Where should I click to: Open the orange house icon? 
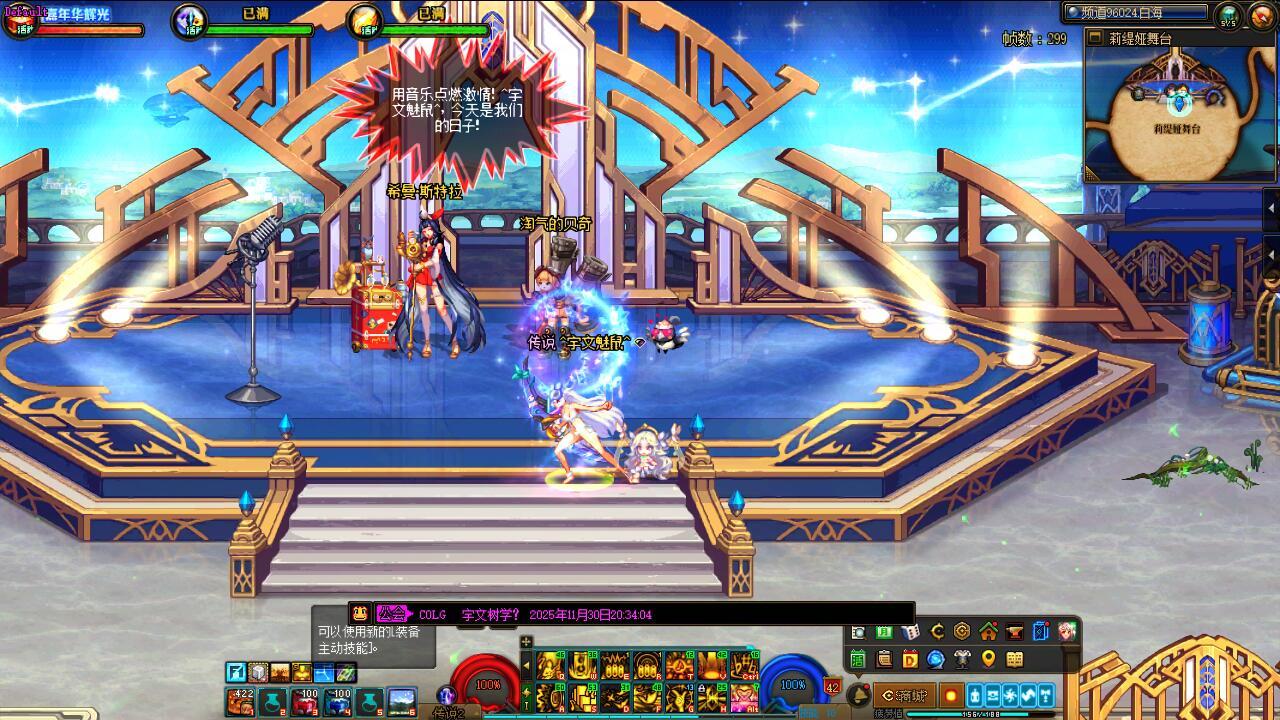pyautogui.click(x=988, y=632)
